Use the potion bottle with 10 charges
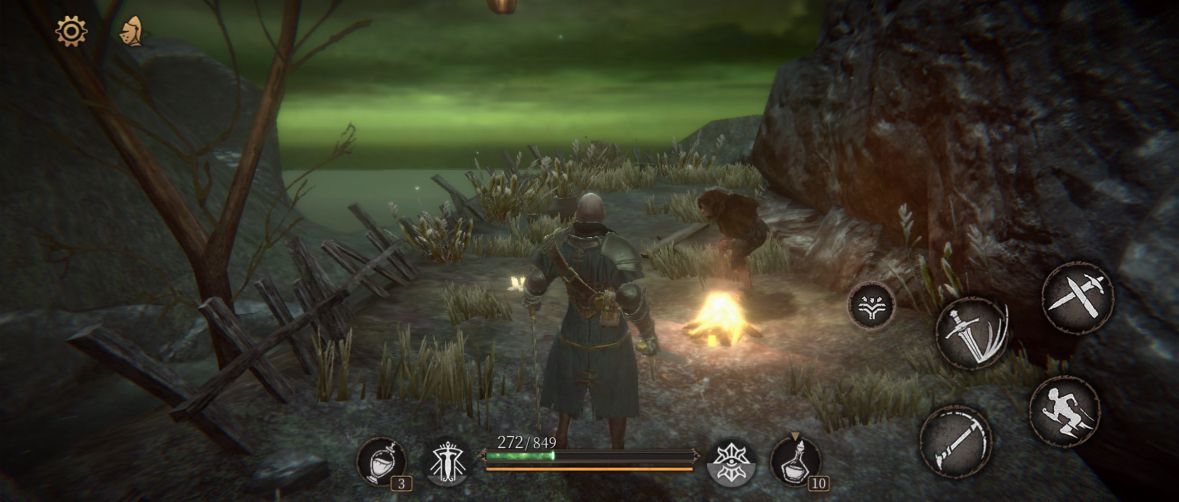 coord(796,461)
